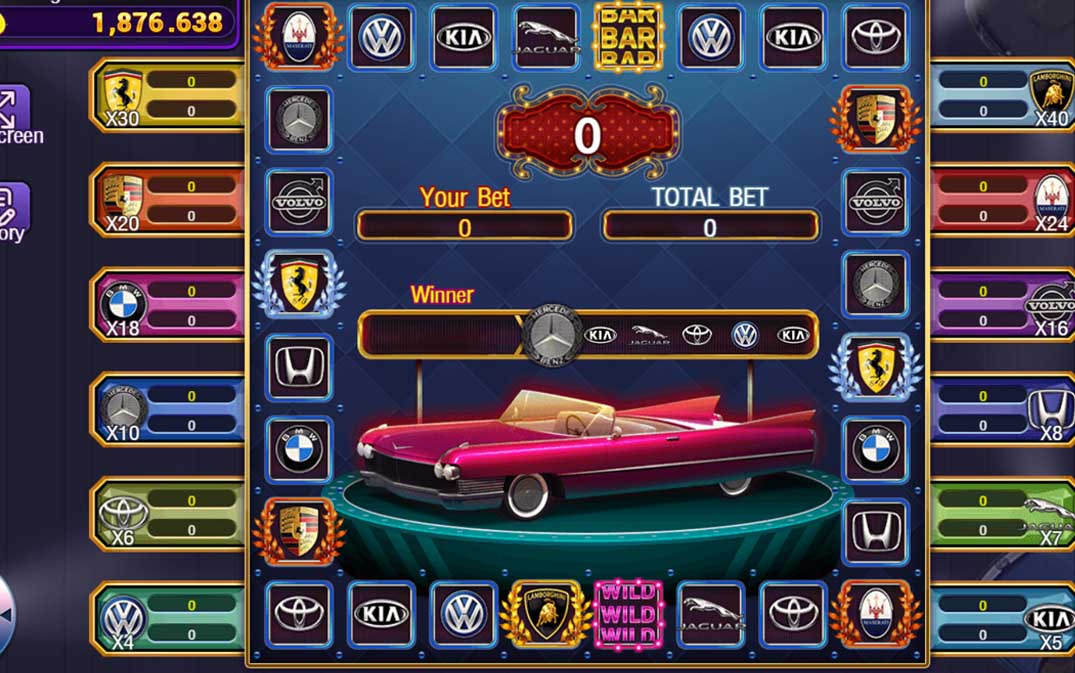This screenshot has height=673, width=1075.
Task: Place a bet on Ferrari X30
Action: pyautogui.click(x=170, y=96)
